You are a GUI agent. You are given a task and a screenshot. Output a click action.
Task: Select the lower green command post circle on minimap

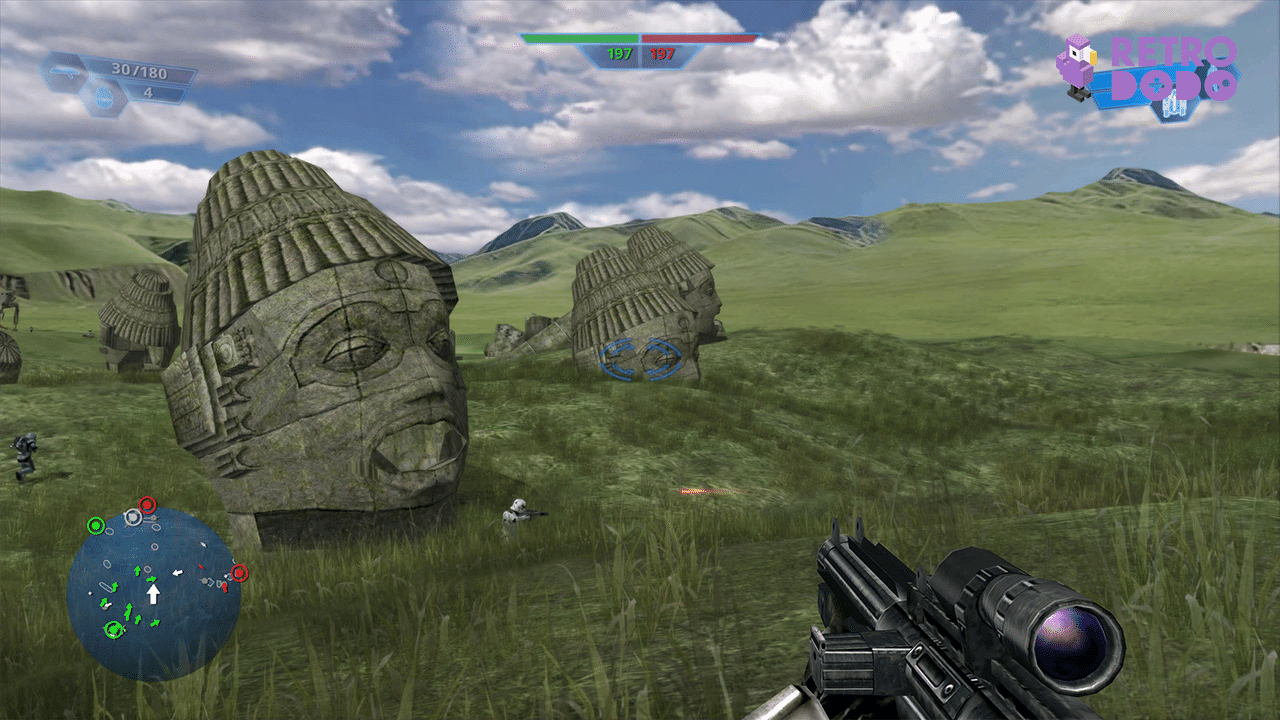114,629
